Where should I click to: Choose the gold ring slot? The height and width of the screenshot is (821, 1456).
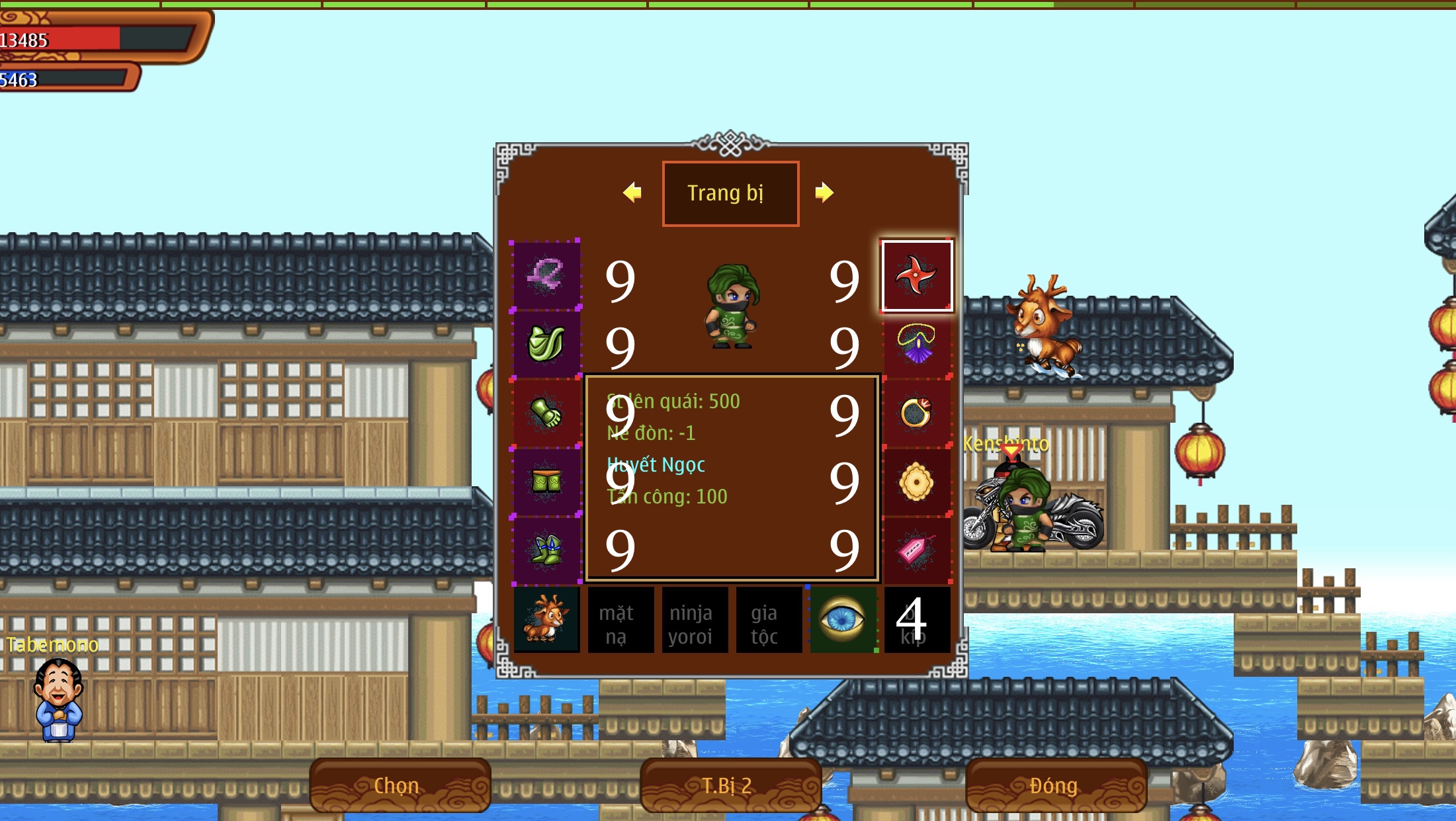(916, 413)
